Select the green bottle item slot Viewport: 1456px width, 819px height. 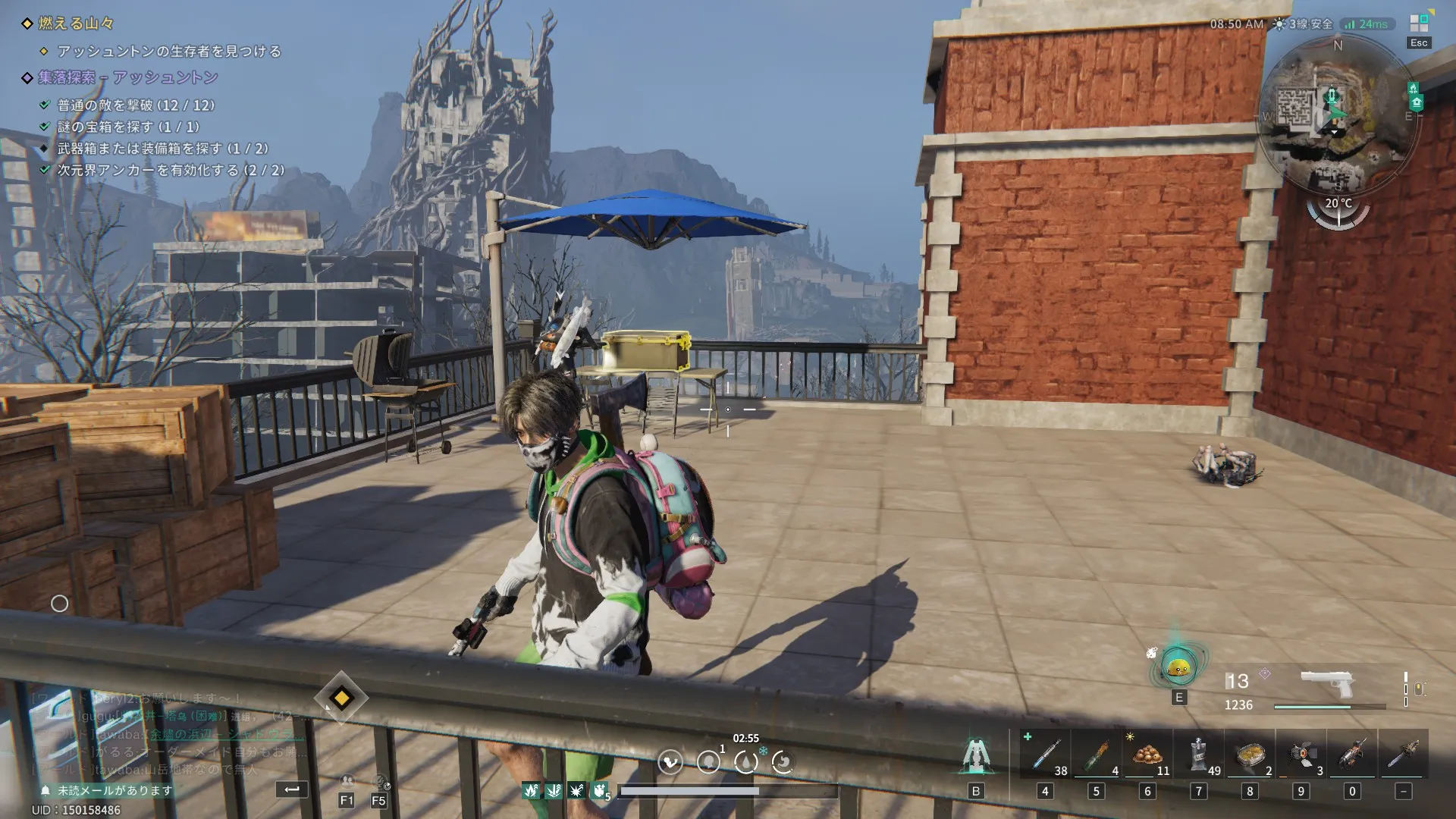pyautogui.click(x=1096, y=755)
